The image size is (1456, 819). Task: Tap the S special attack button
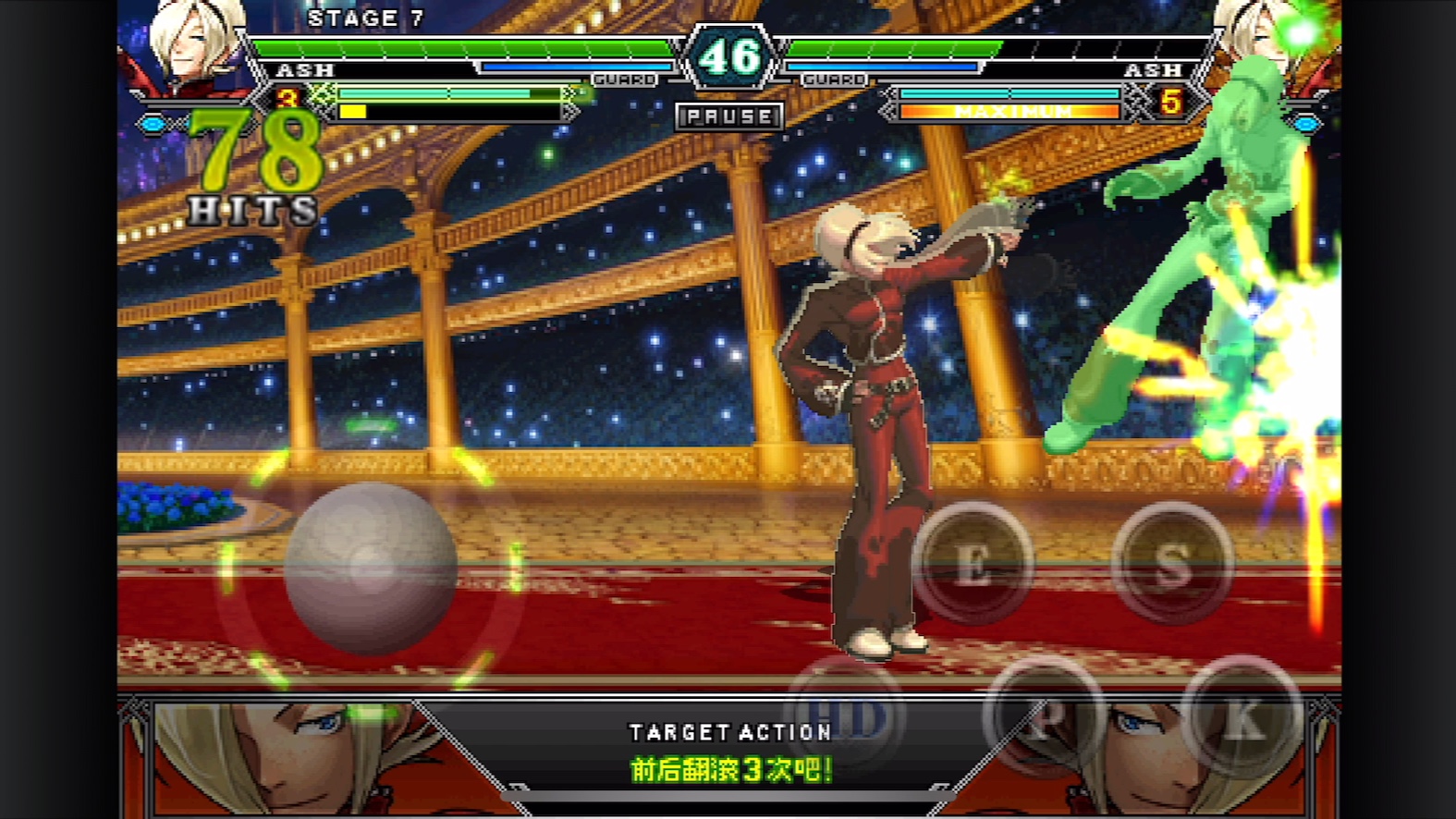pos(1171,563)
